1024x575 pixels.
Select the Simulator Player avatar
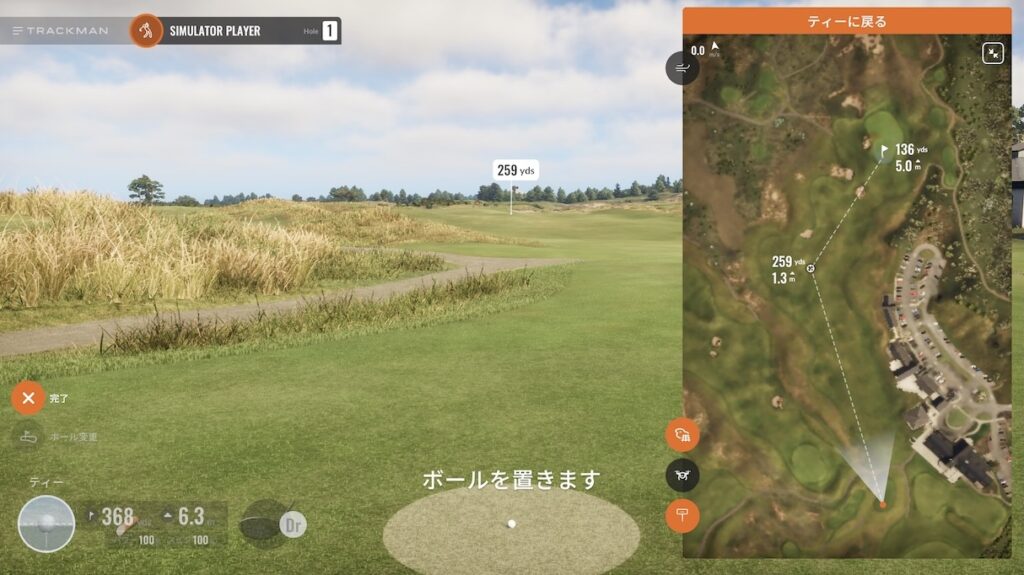[x=146, y=31]
